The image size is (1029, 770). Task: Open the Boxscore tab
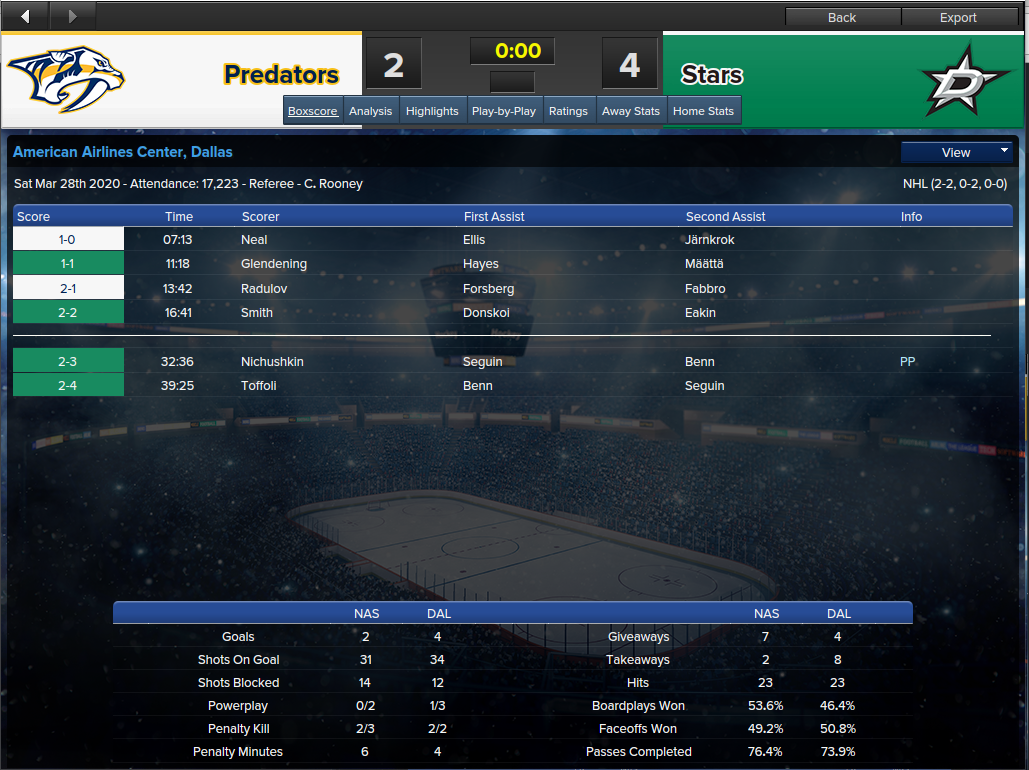click(313, 111)
